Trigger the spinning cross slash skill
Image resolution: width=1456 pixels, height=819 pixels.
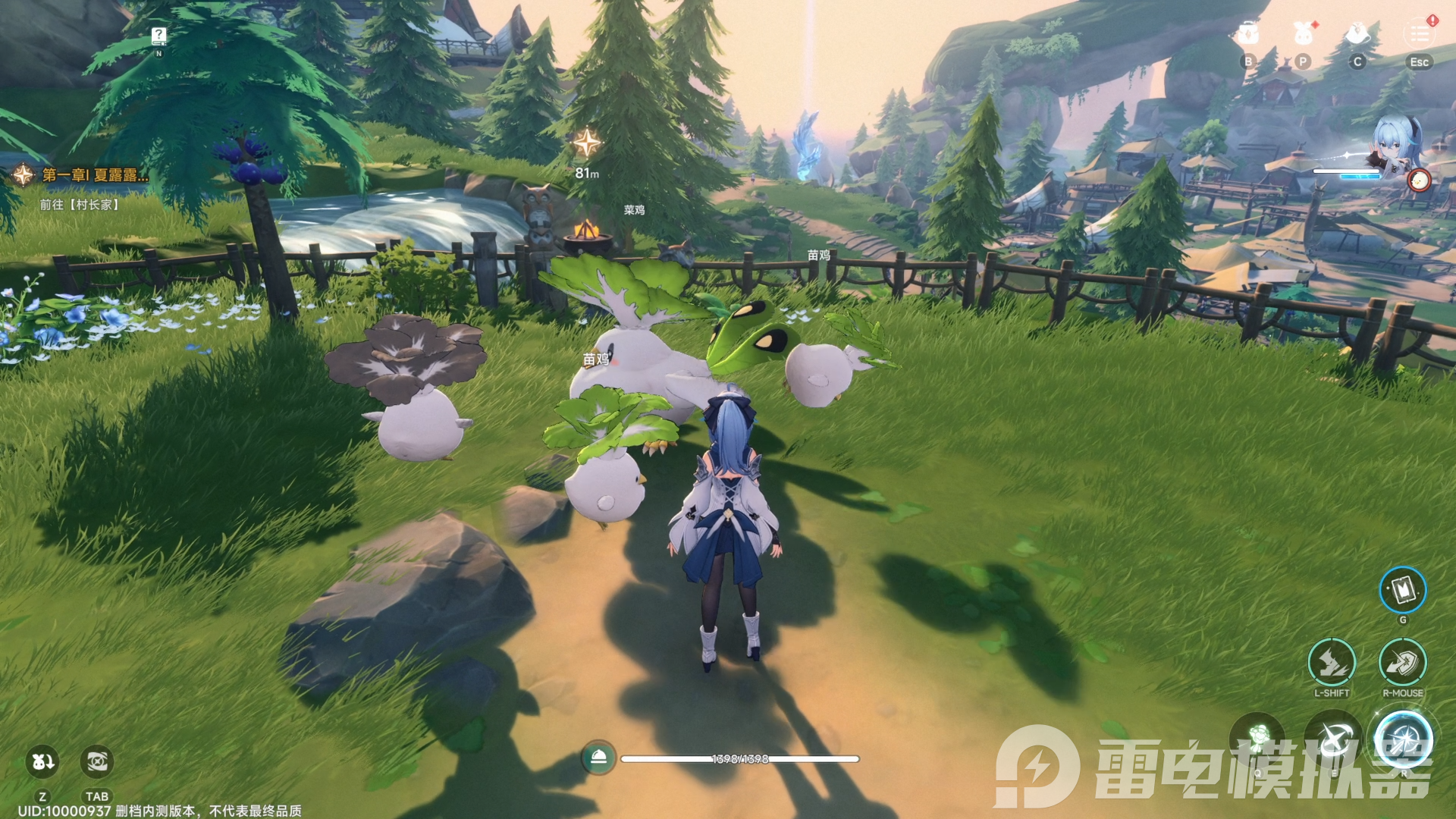(x=1333, y=739)
